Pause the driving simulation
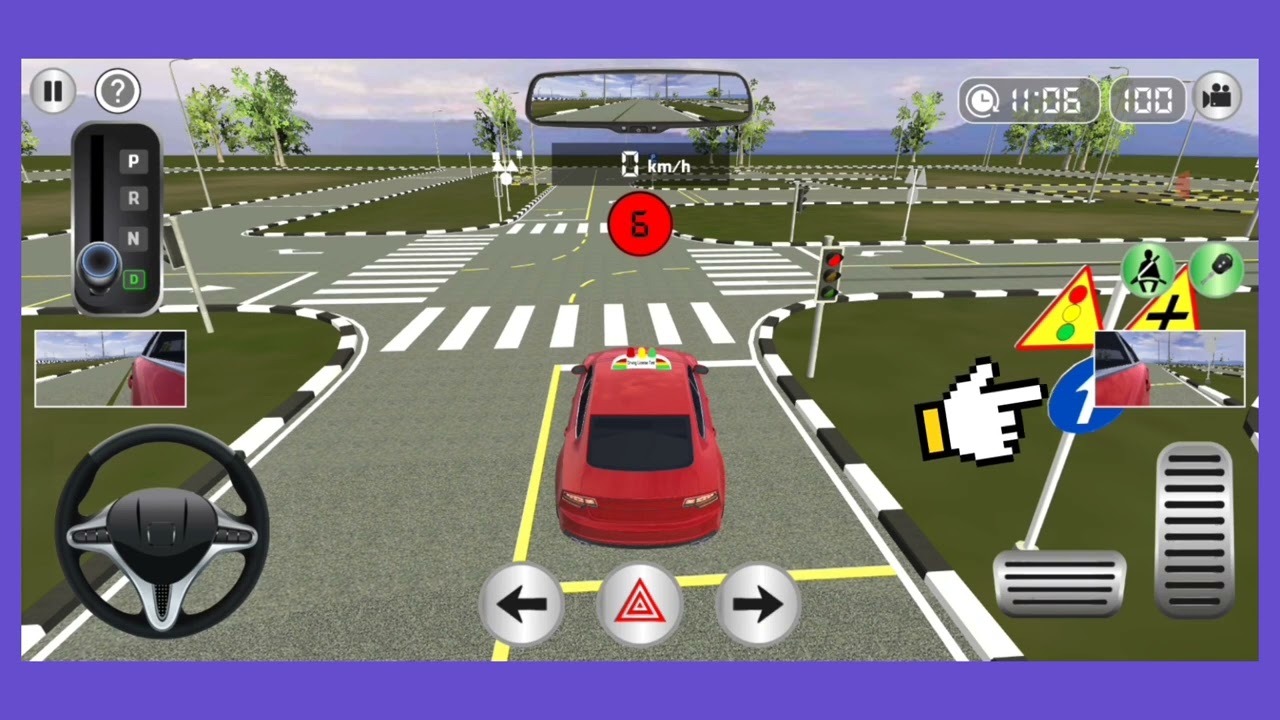 (x=52, y=91)
